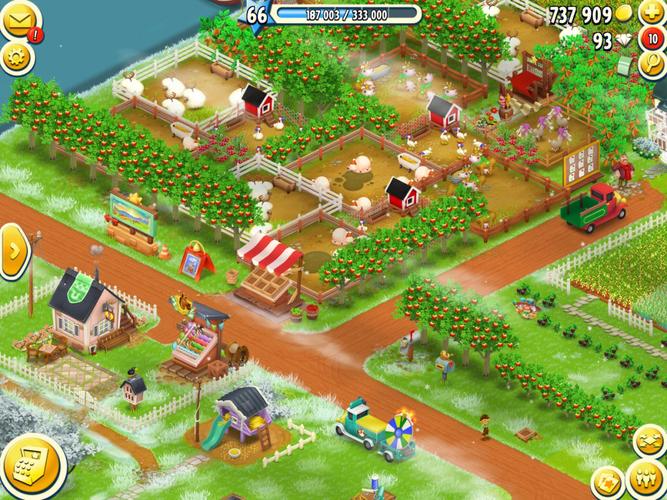
Task: Click the magnifying glass search button
Action: coord(651,66)
